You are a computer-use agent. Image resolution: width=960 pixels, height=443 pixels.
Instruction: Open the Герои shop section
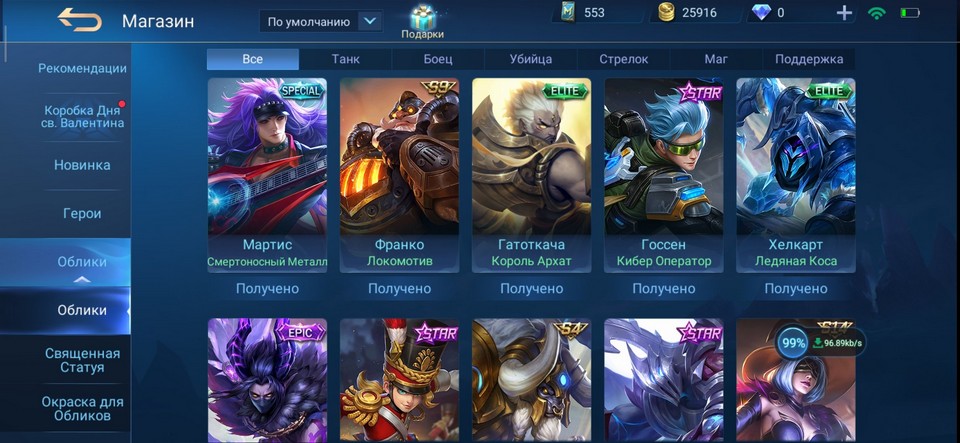tap(82, 213)
